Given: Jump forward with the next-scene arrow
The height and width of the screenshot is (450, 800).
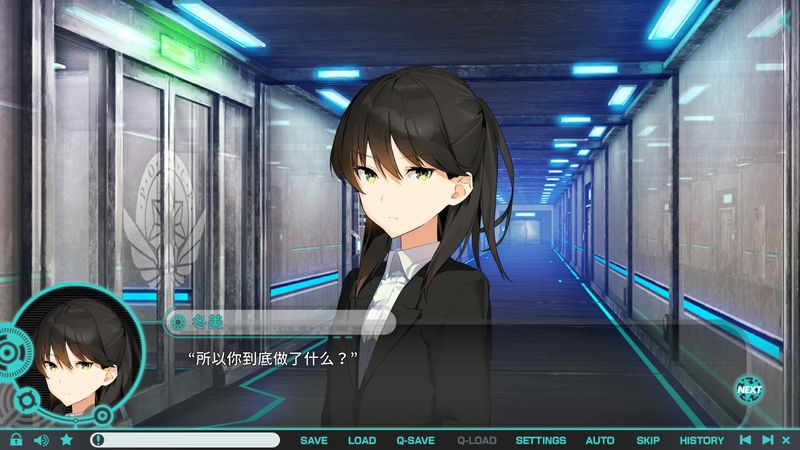Looking at the screenshot, I should (767, 440).
